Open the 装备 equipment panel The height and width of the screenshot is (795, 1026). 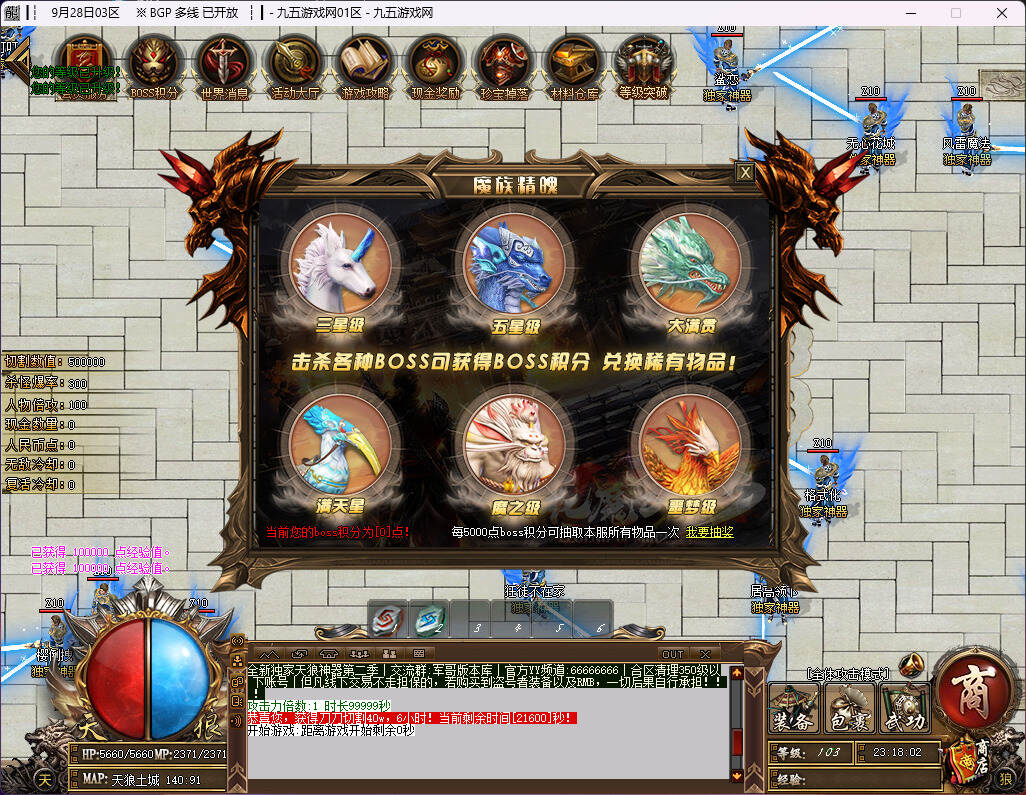point(794,709)
